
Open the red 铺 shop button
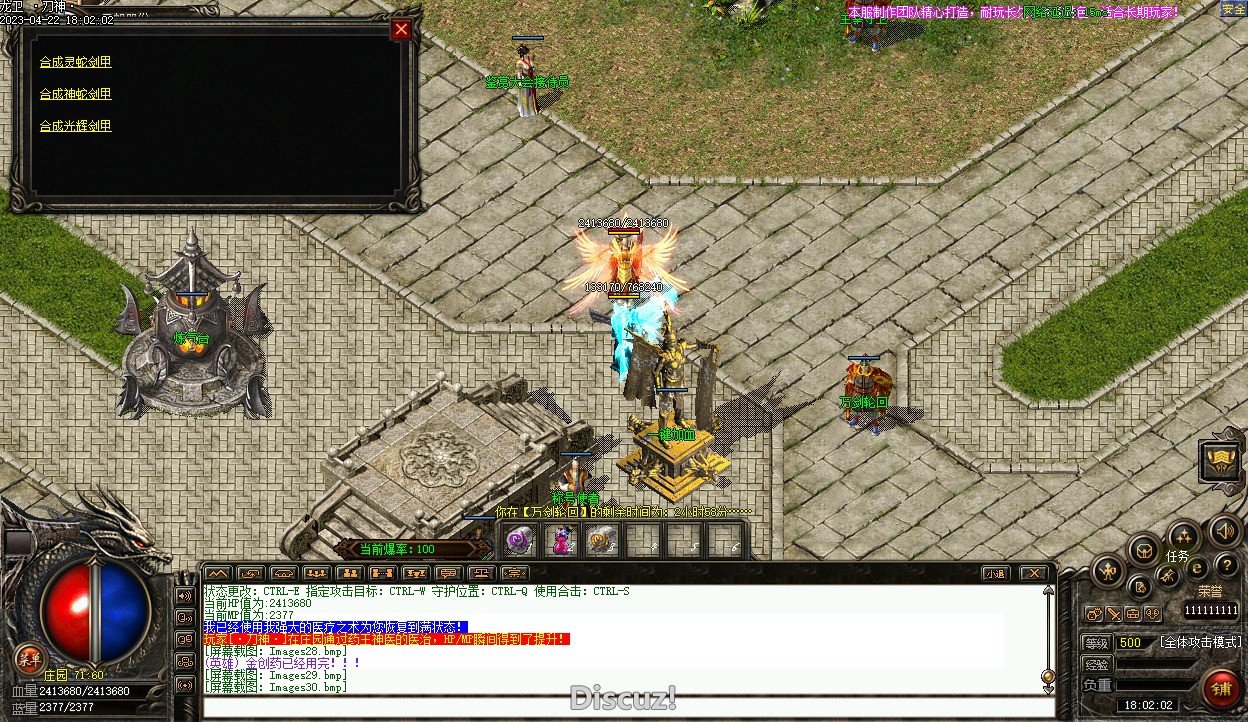pos(1221,688)
